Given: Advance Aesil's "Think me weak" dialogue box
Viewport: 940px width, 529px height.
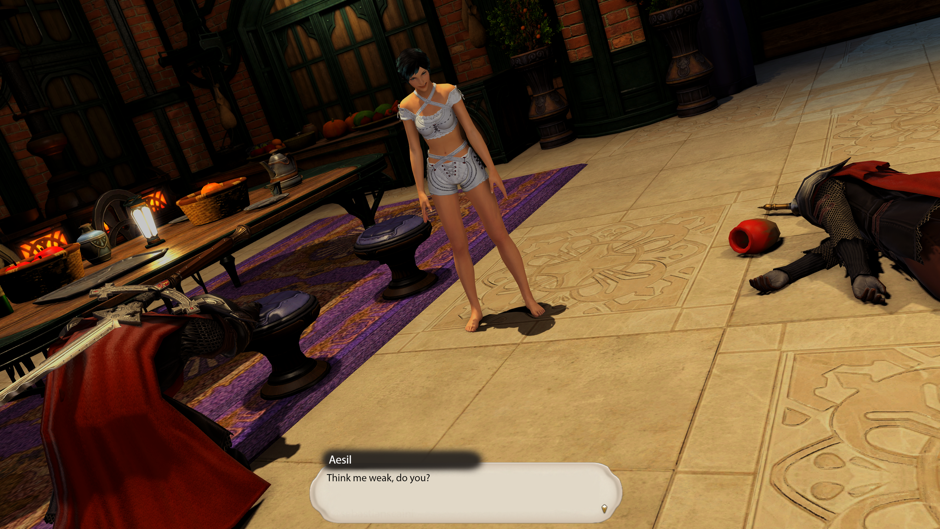Looking at the screenshot, I should (465, 492).
